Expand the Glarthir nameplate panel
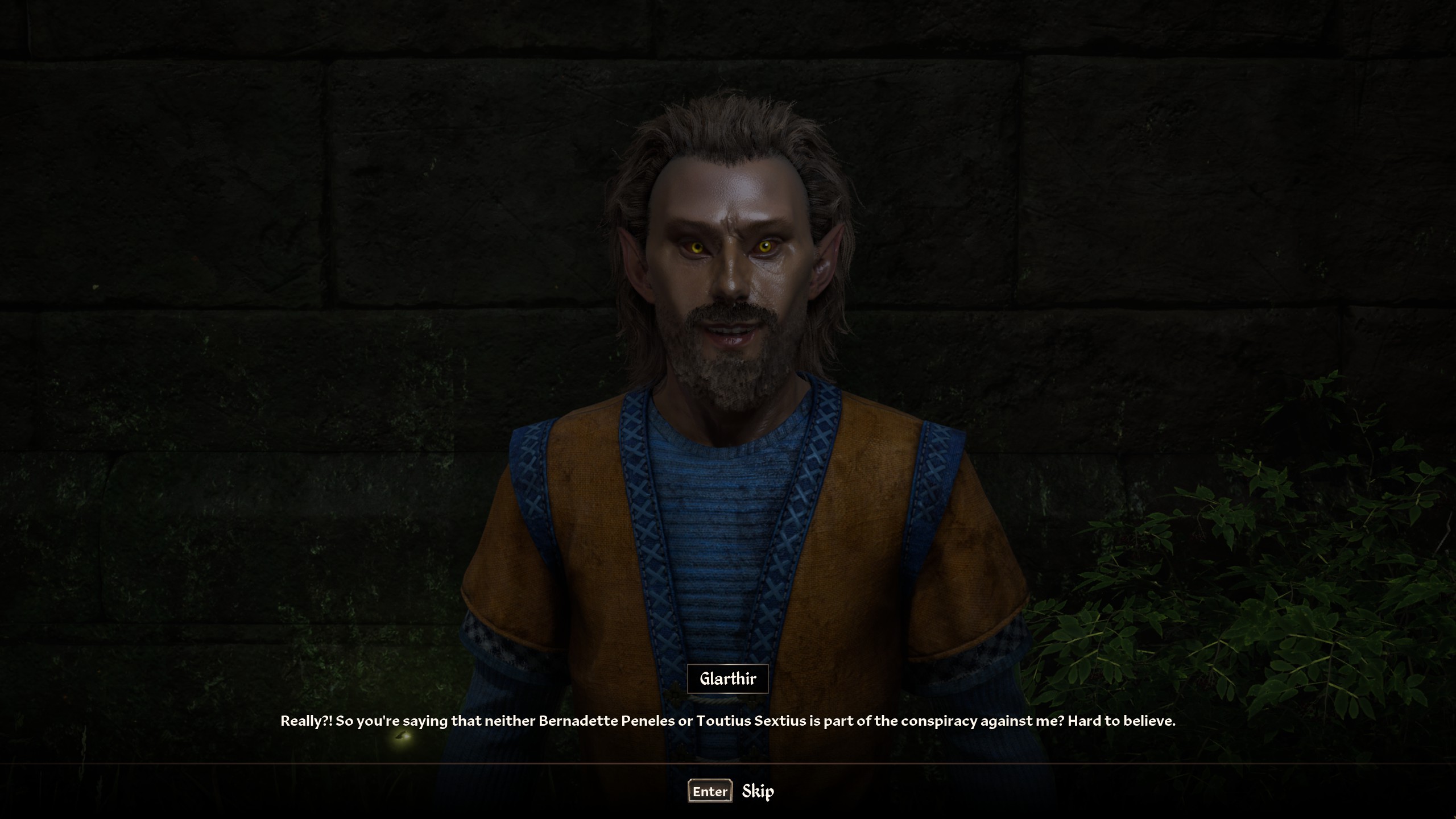This screenshot has height=819, width=1456. [728, 678]
